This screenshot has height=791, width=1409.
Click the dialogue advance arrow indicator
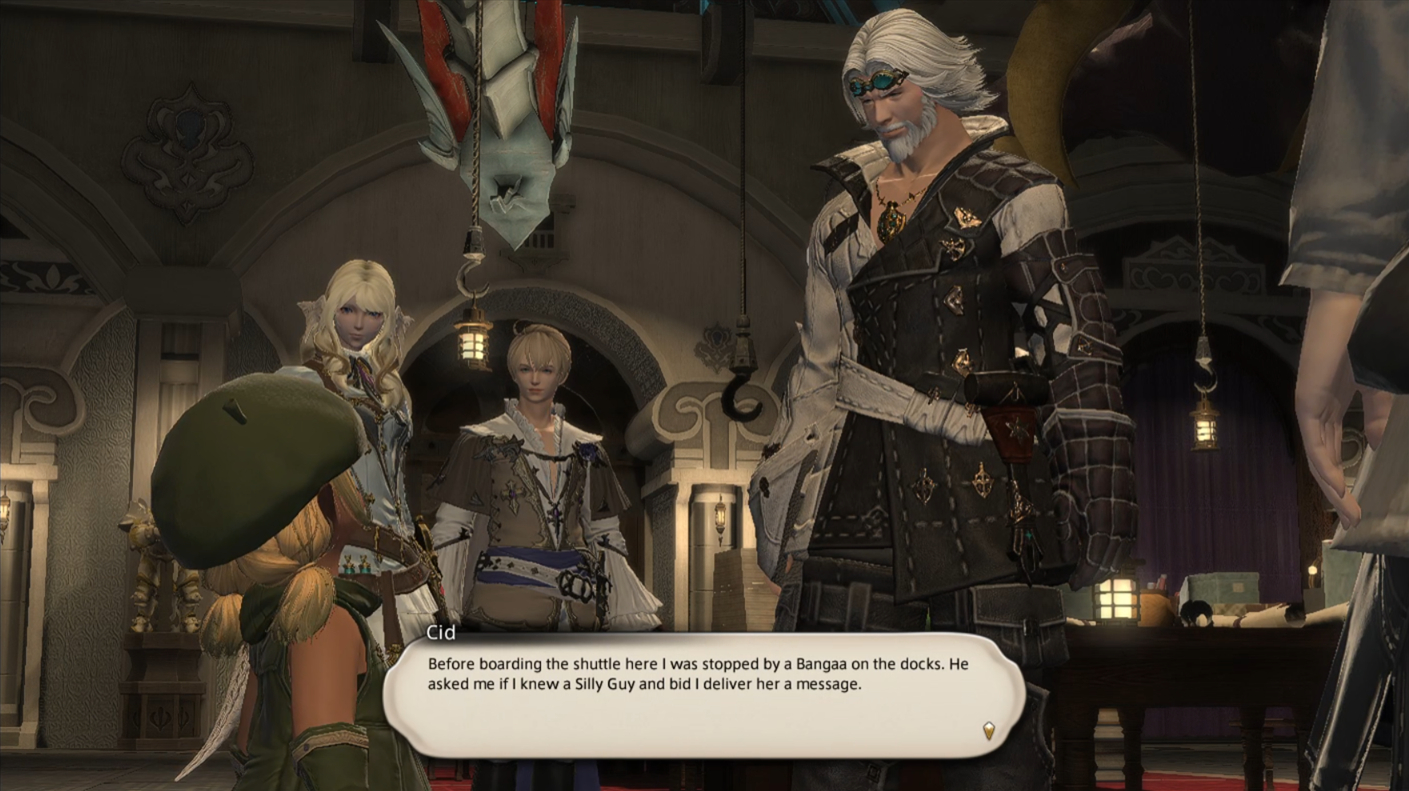click(x=988, y=730)
